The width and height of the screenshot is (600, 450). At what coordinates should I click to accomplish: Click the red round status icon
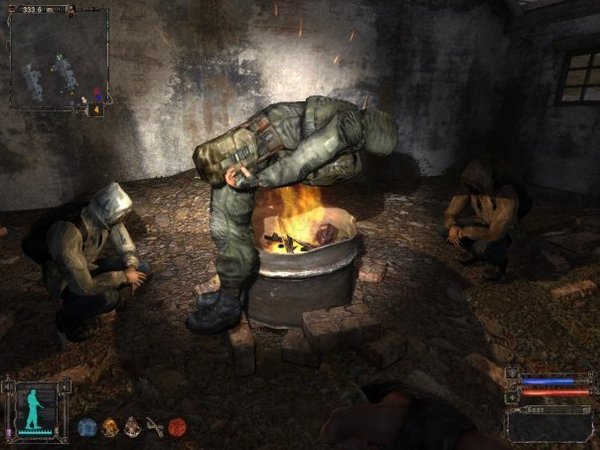point(177,427)
